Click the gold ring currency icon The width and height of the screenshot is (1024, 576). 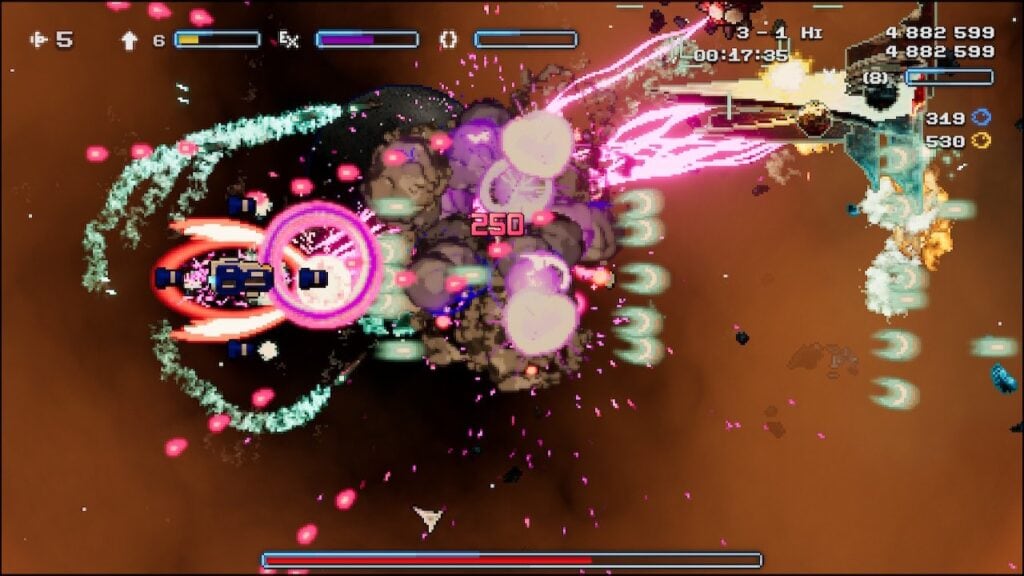pyautogui.click(x=981, y=141)
